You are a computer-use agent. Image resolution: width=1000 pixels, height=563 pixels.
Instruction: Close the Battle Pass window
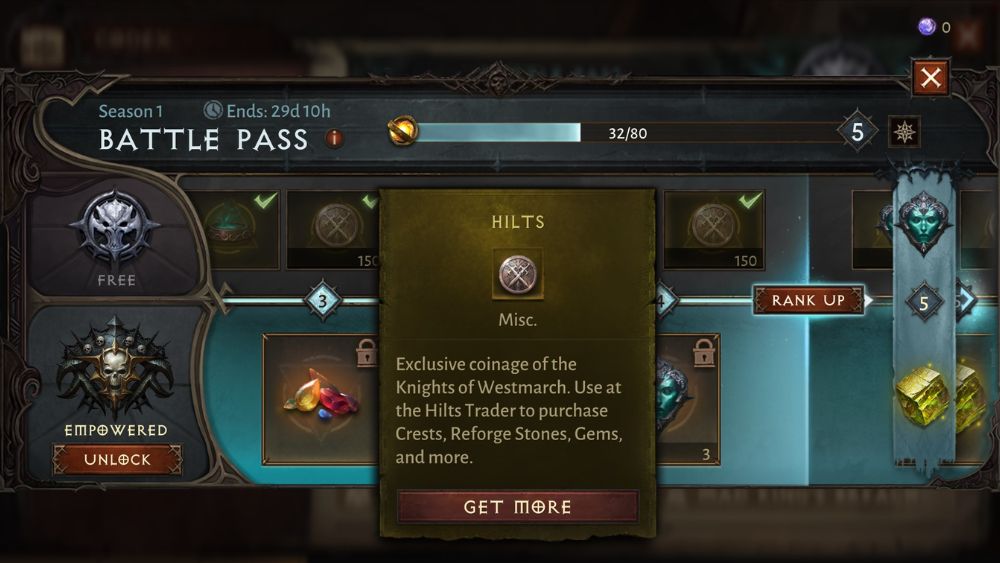pyautogui.click(x=931, y=78)
